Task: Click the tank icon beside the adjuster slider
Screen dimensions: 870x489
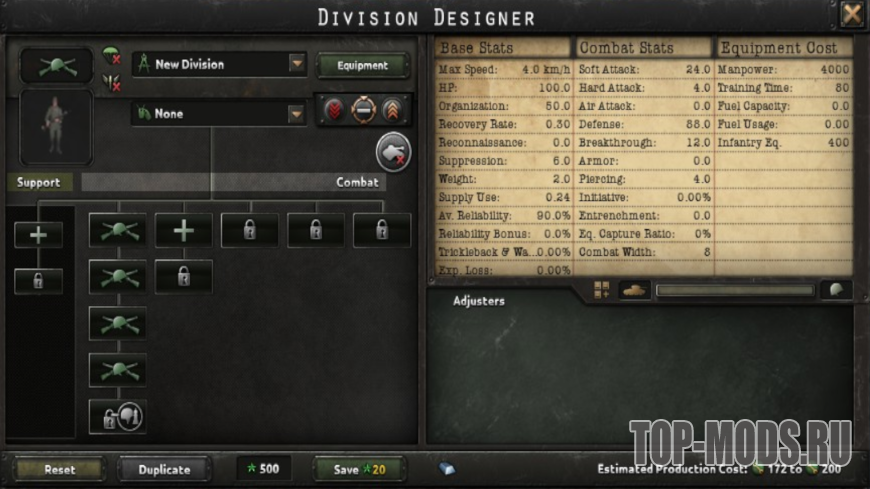Action: 635,290
